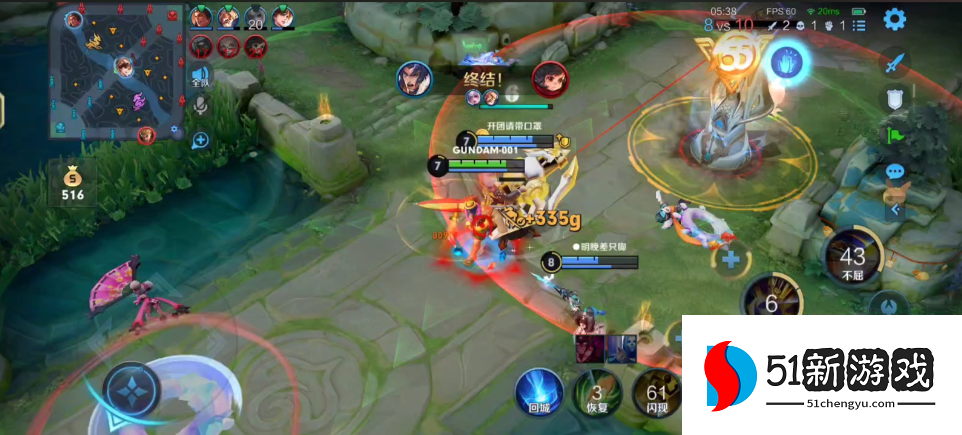Send the sword attack signal
962x435 pixels.
894,62
